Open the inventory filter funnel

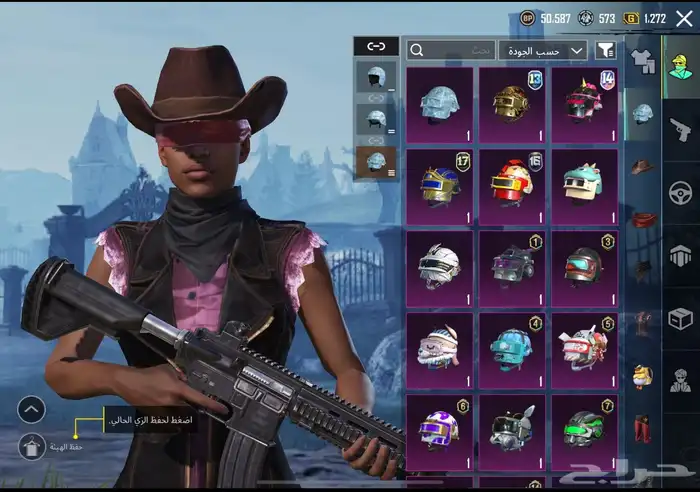point(605,50)
